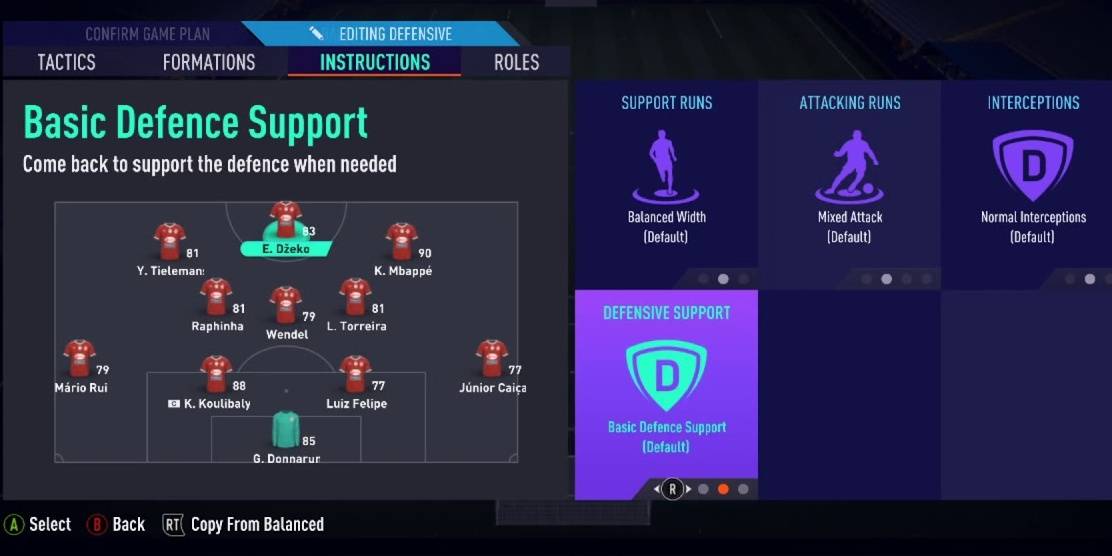Screen dimensions: 1112x556
Task: Choose L. Torreira in midfield
Action: [x=355, y=297]
